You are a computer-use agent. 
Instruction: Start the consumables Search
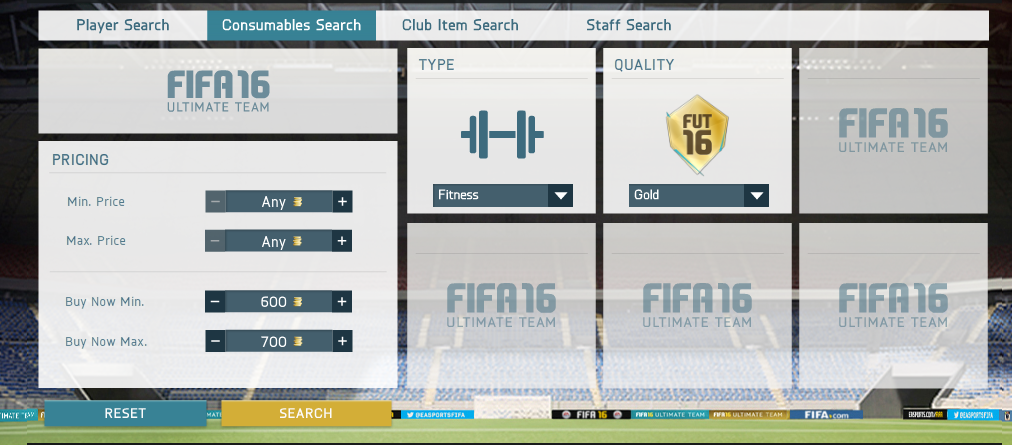(306, 413)
